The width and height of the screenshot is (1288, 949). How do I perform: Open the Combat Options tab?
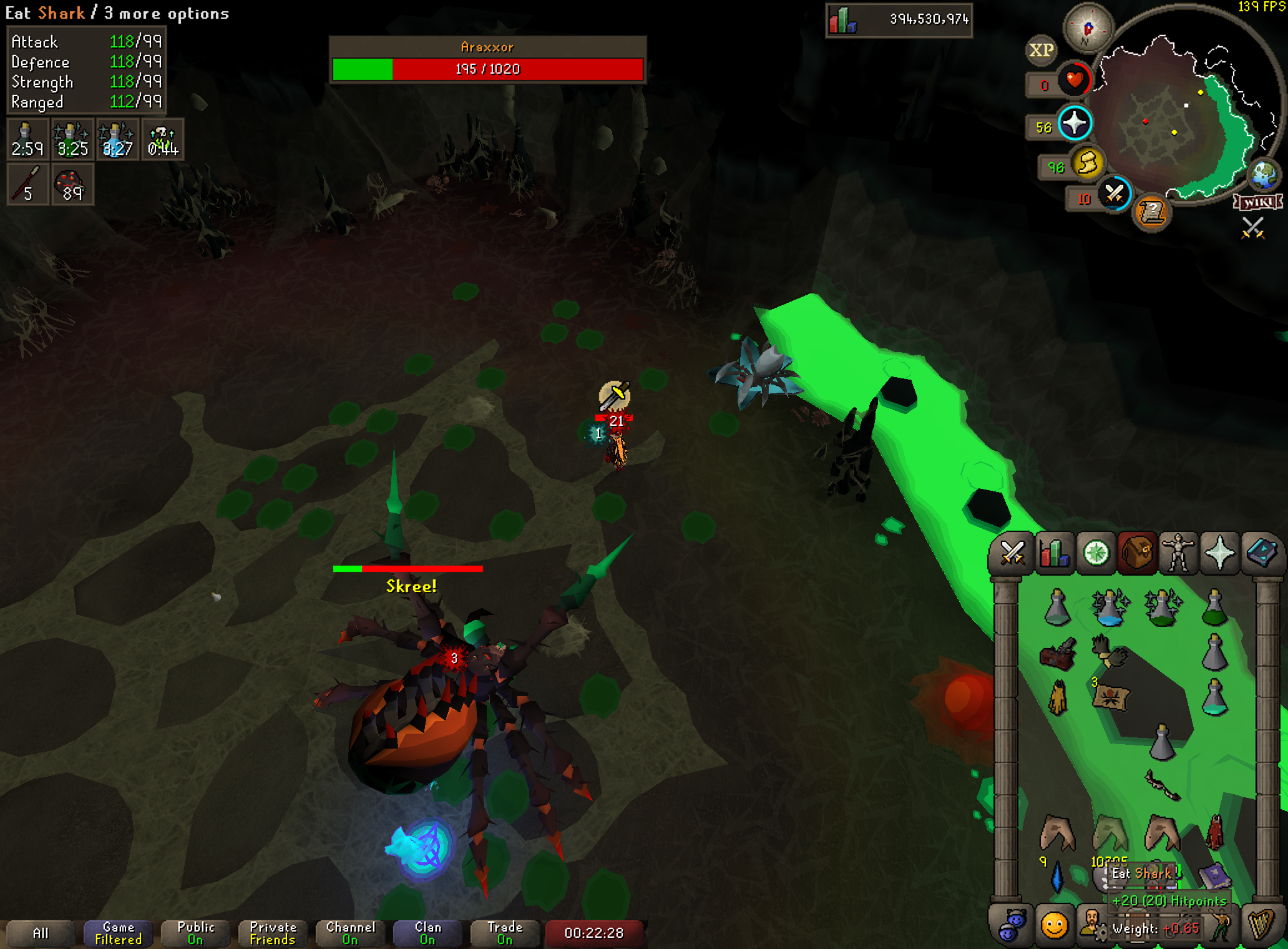(x=1012, y=553)
